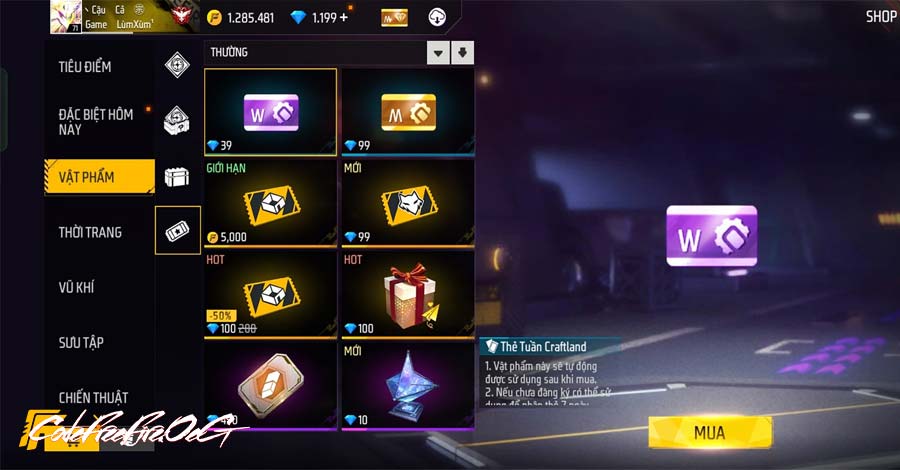Select the Mới wolf ticket for 99 diamonds
Screen dimensions: 900x470
click(408, 203)
